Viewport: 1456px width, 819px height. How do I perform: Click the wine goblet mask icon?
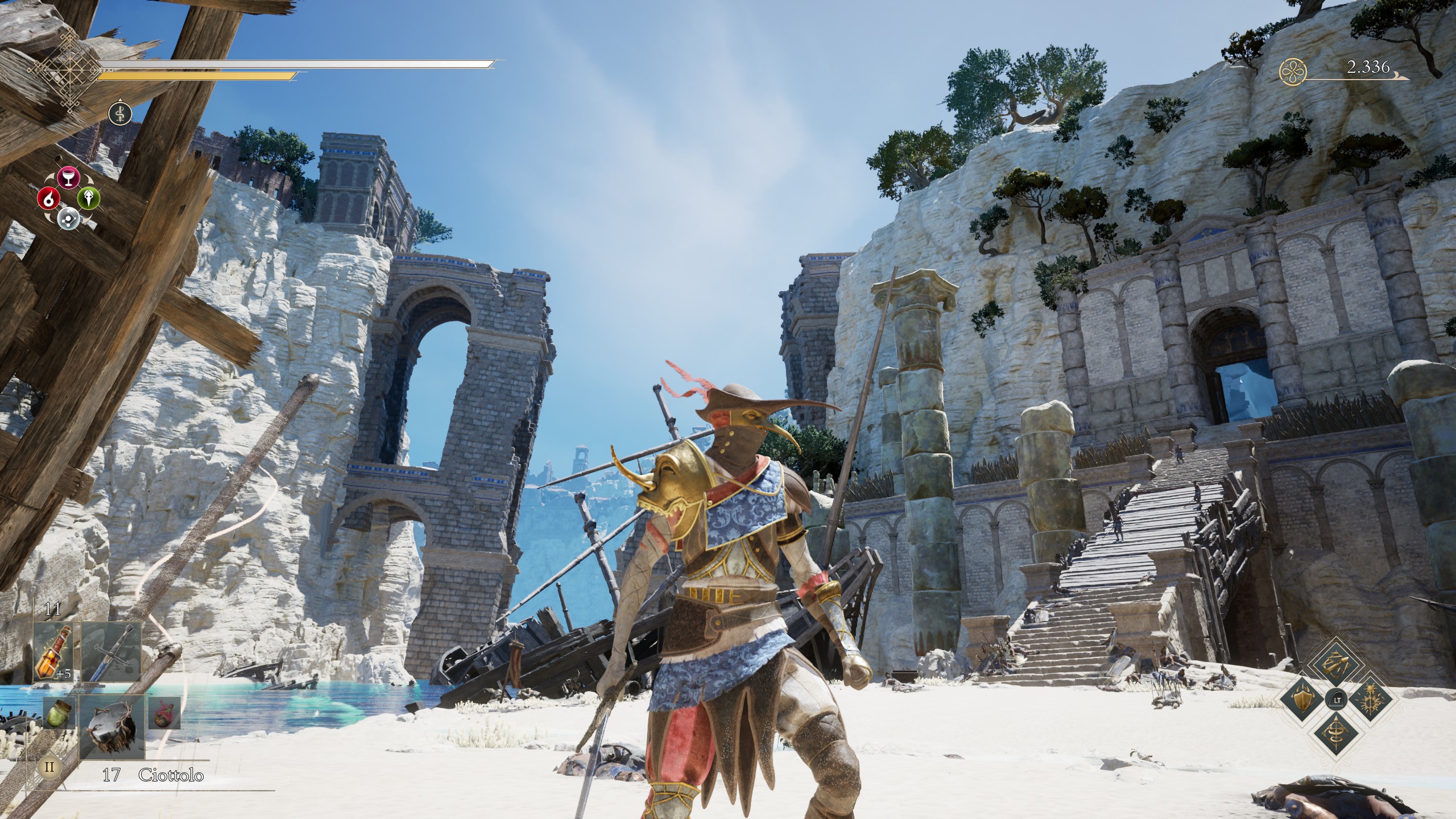68,177
